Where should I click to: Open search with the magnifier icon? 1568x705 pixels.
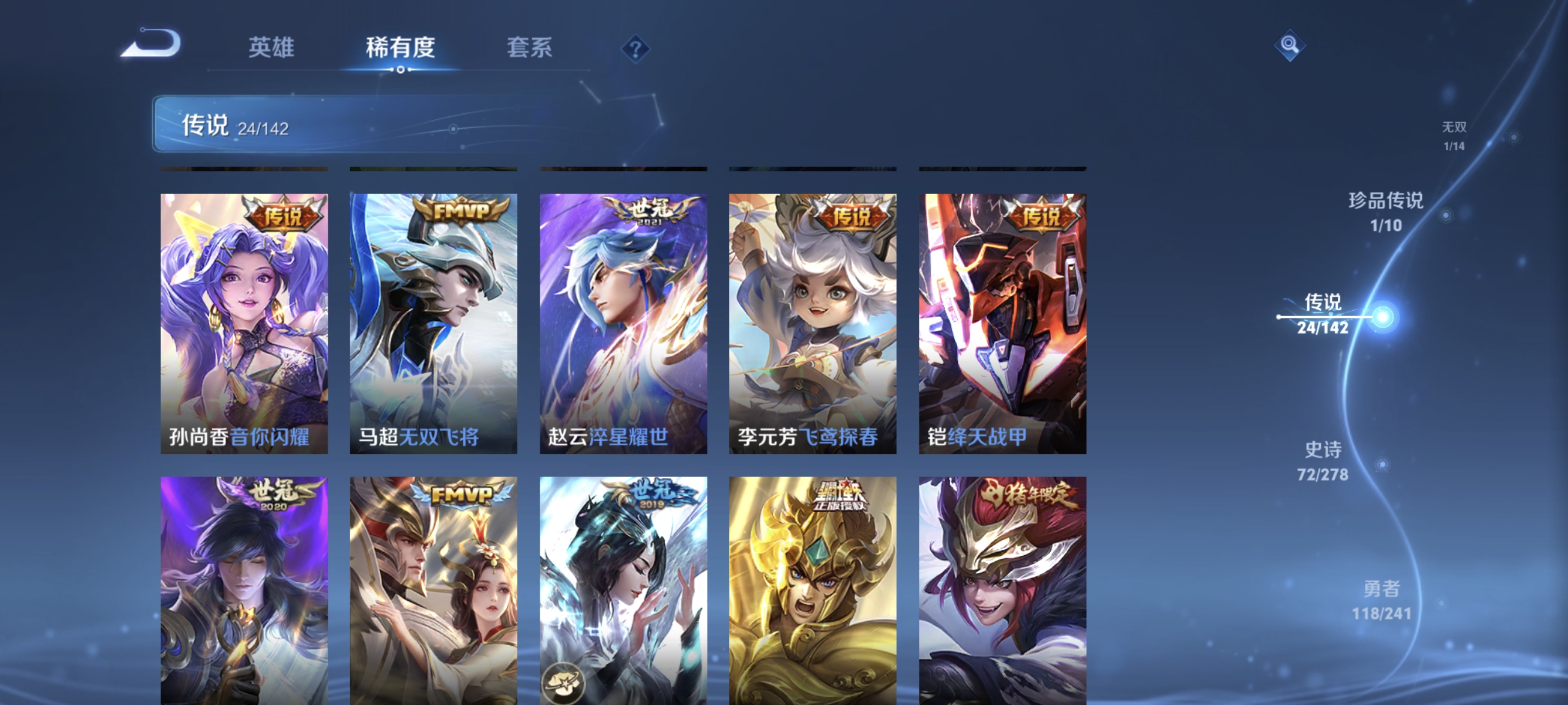(x=1290, y=45)
